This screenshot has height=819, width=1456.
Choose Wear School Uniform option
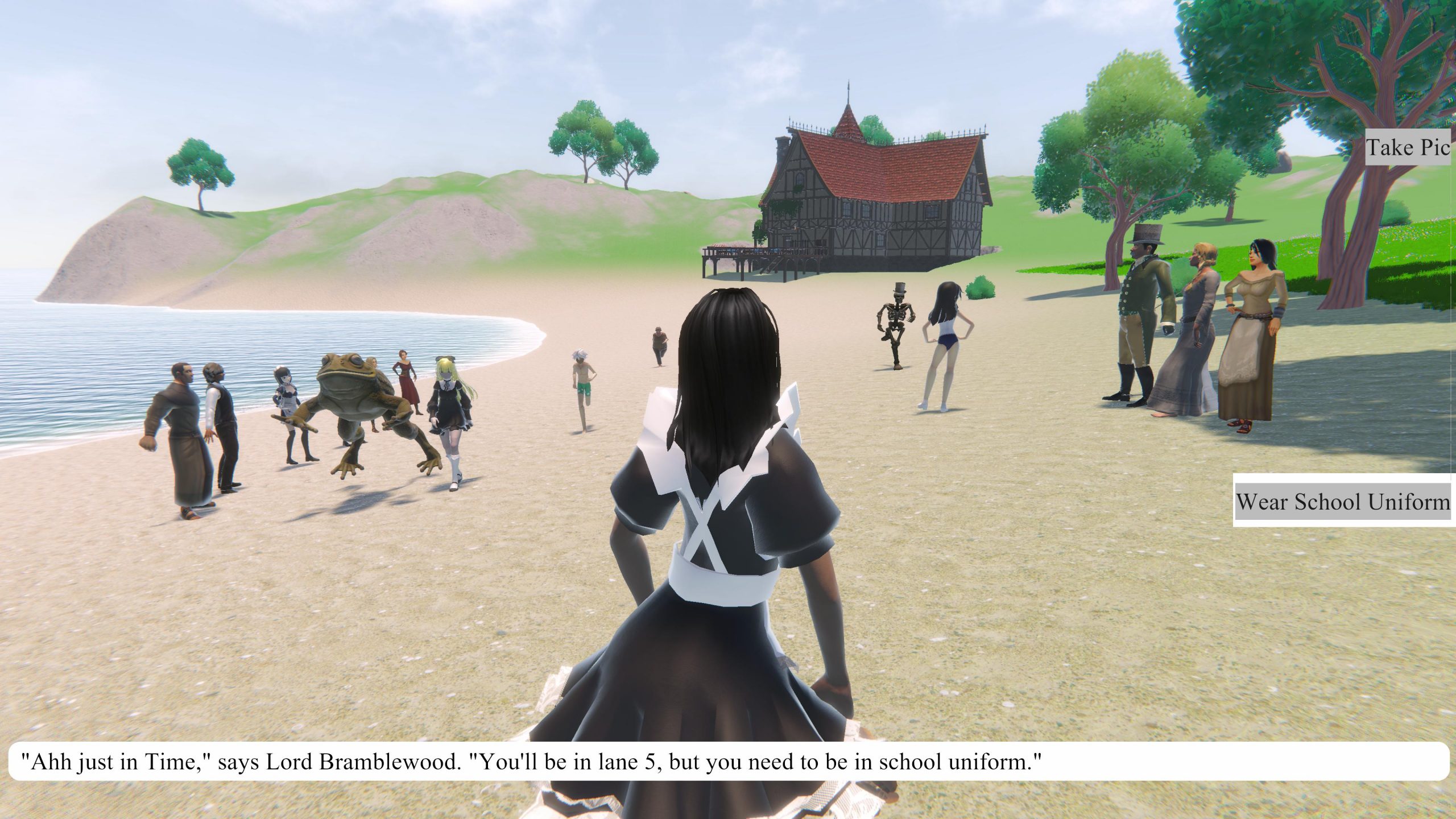(x=1343, y=502)
